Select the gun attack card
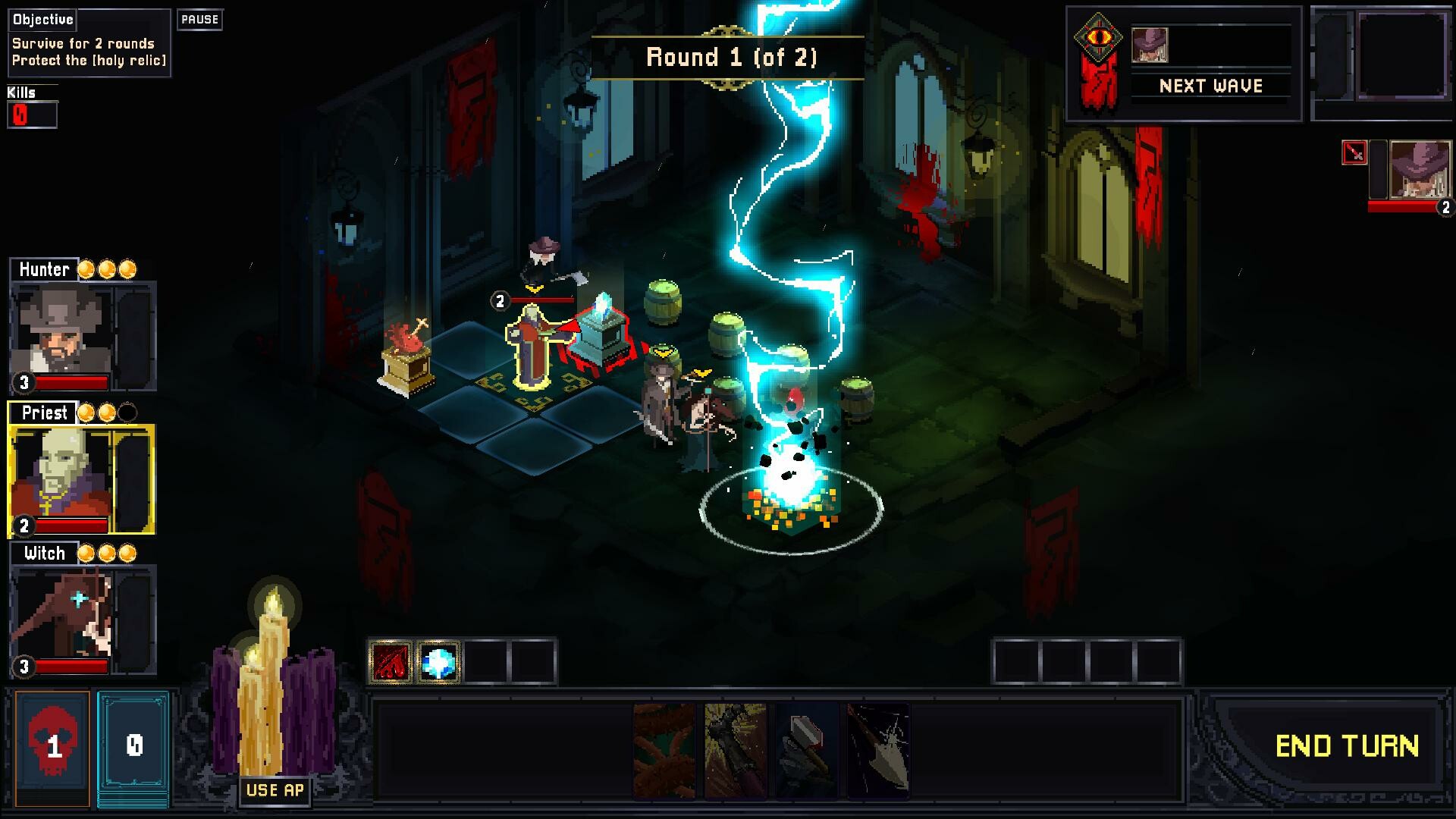 click(734, 751)
